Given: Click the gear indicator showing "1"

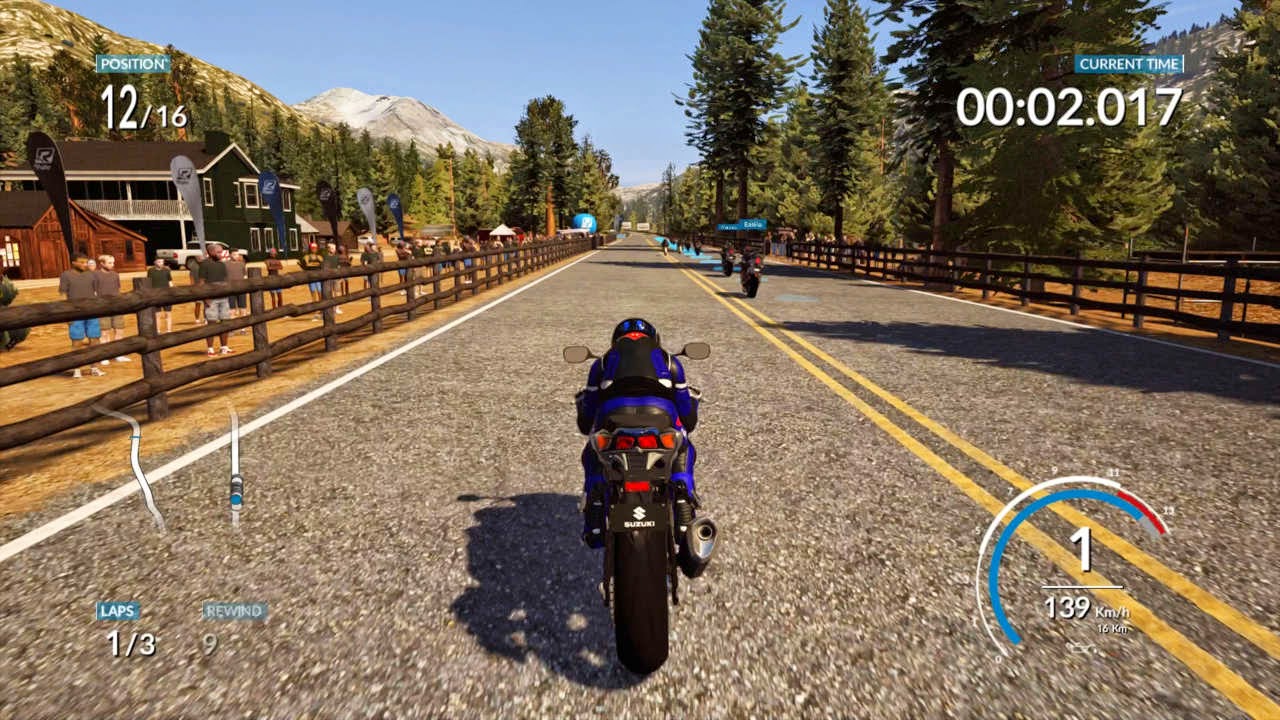Looking at the screenshot, I should (x=1082, y=547).
